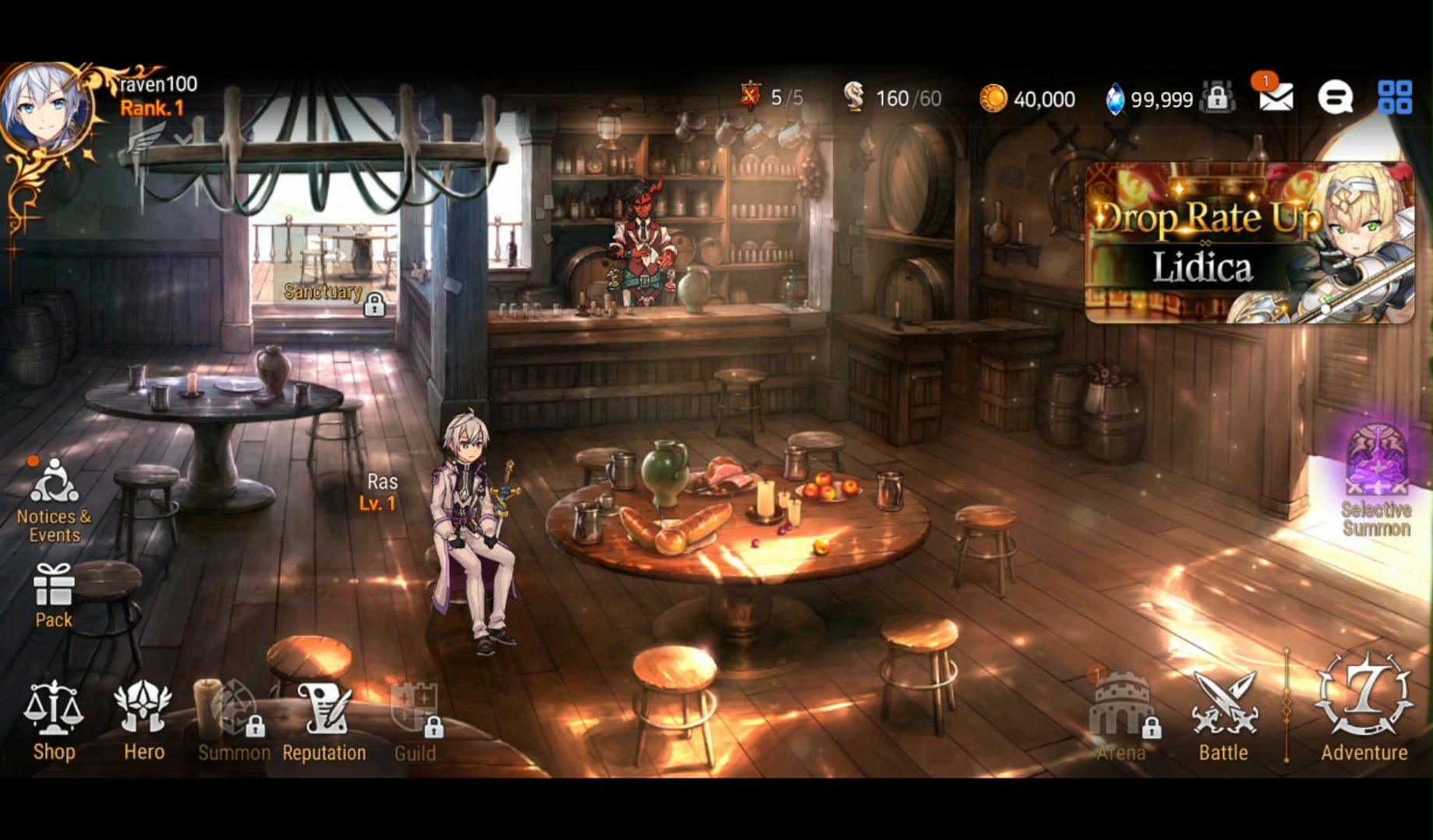Select the locked Summon button
Screen dimensions: 1433x840
click(x=232, y=720)
